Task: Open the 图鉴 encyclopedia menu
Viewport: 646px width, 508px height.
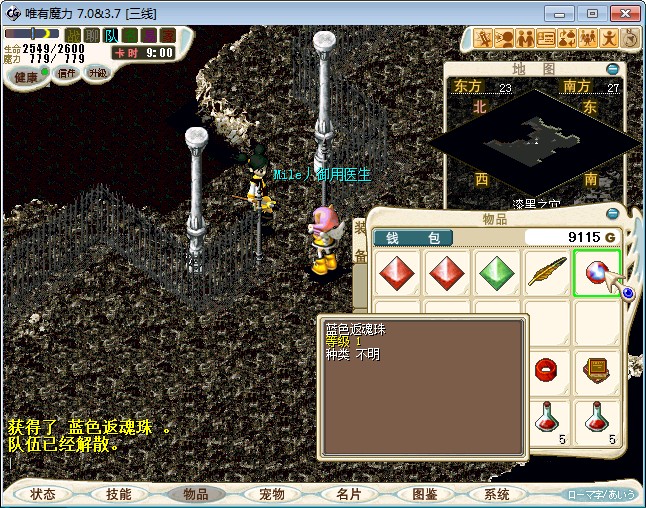Action: 423,494
